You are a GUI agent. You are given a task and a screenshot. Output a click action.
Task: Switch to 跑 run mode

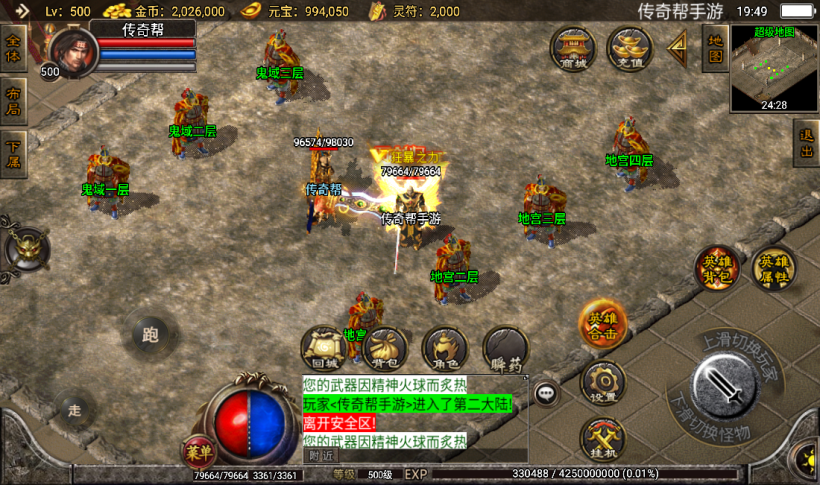point(152,334)
